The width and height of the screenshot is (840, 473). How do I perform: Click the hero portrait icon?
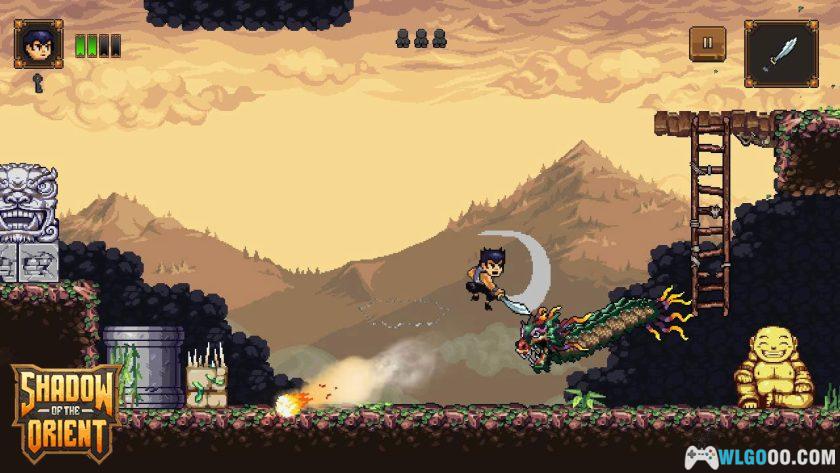click(x=39, y=46)
